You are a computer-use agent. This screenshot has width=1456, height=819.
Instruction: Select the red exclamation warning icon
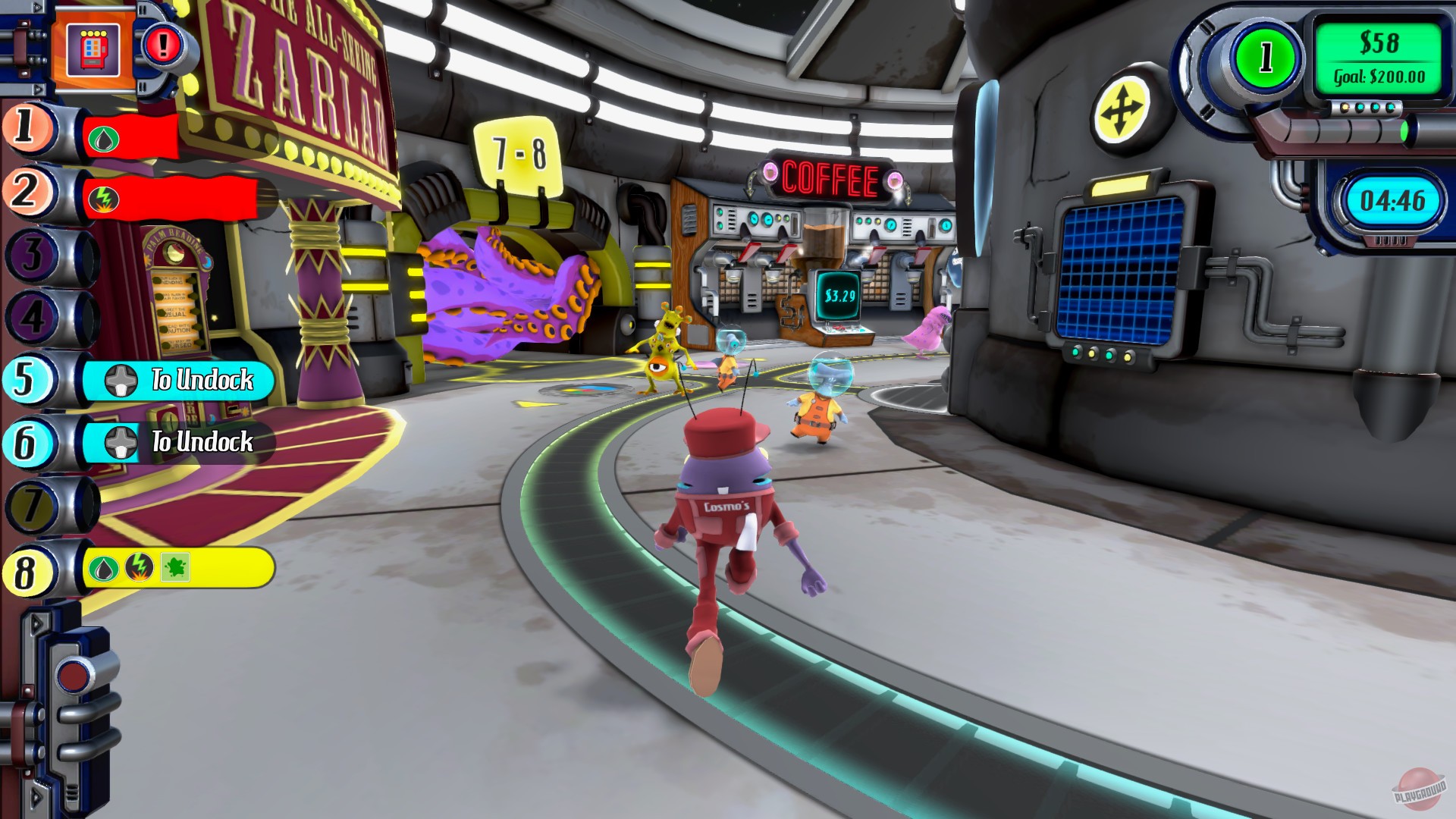click(162, 44)
